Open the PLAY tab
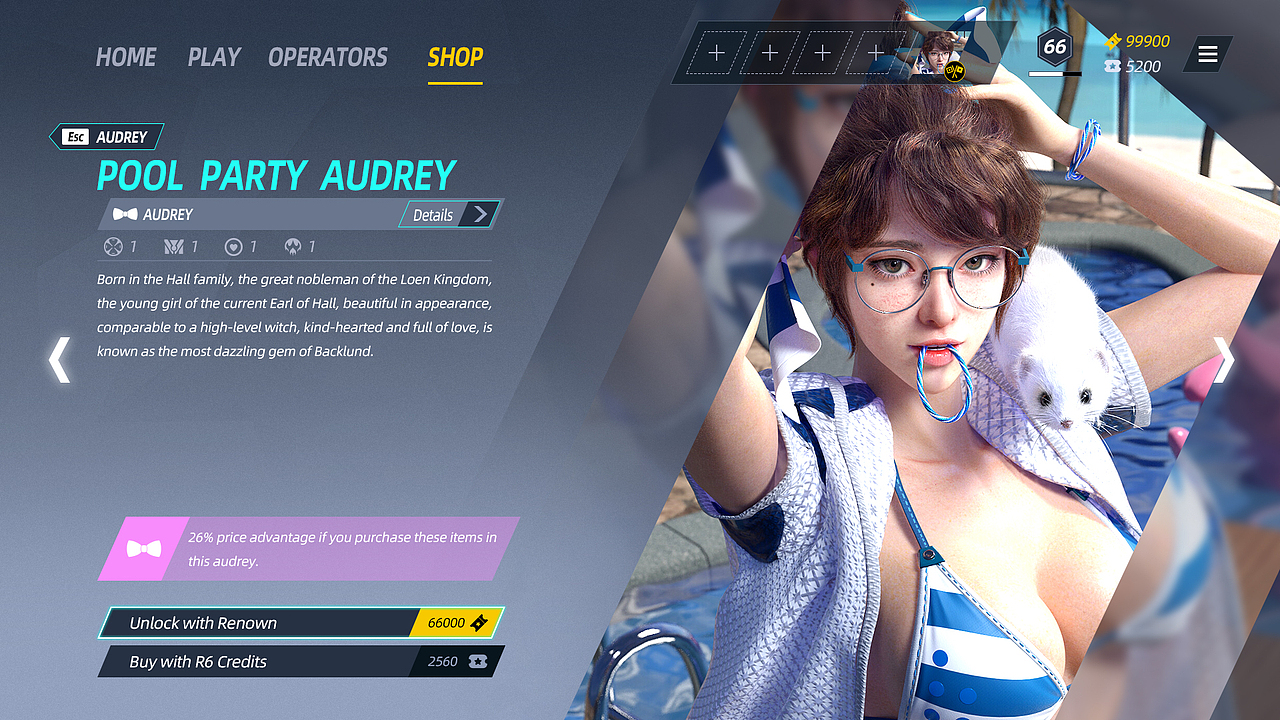The height and width of the screenshot is (720, 1280). click(214, 58)
